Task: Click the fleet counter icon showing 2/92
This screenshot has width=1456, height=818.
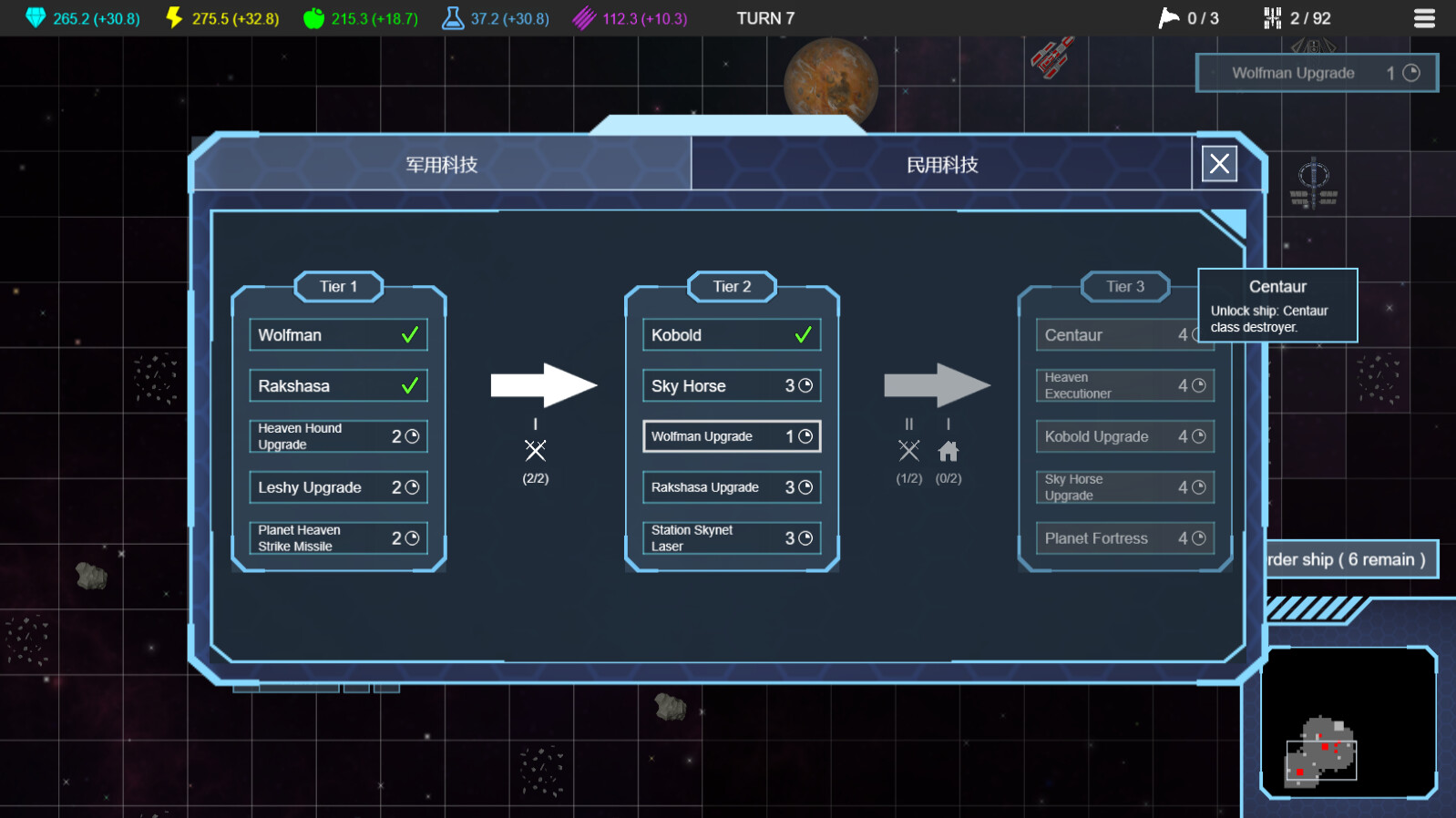Action: point(1273,16)
